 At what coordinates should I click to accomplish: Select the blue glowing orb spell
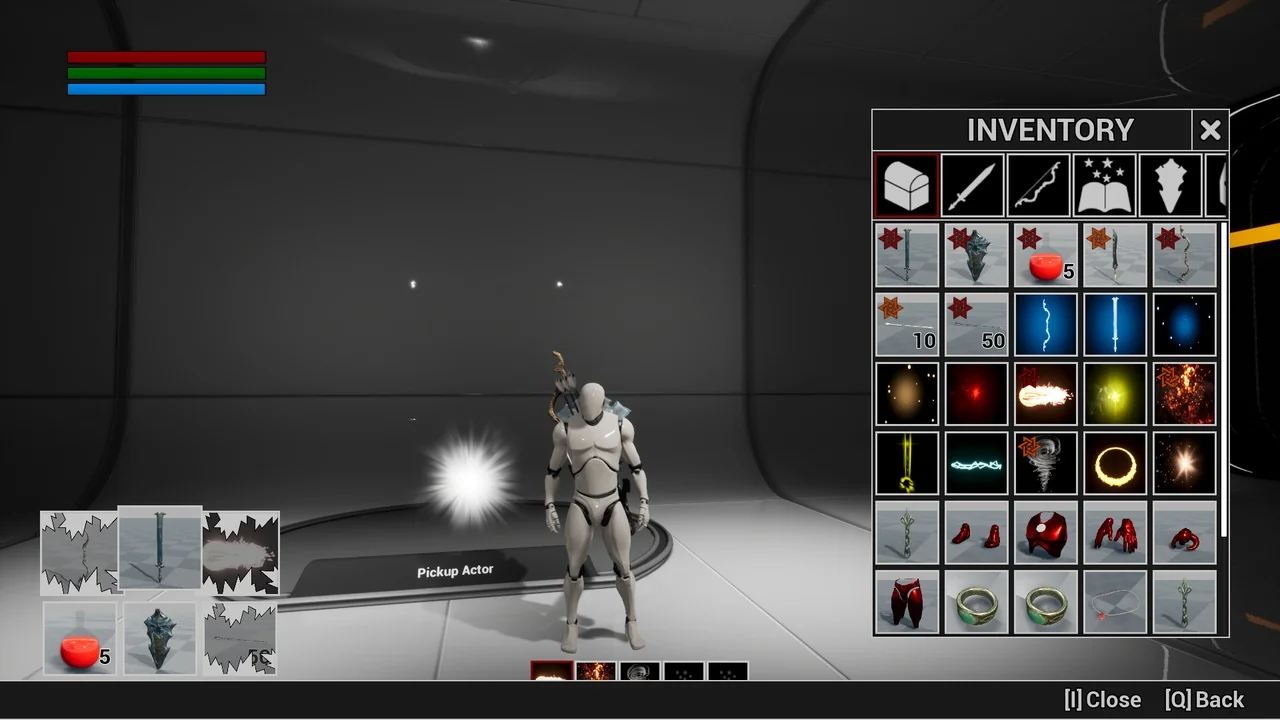tap(1185, 325)
